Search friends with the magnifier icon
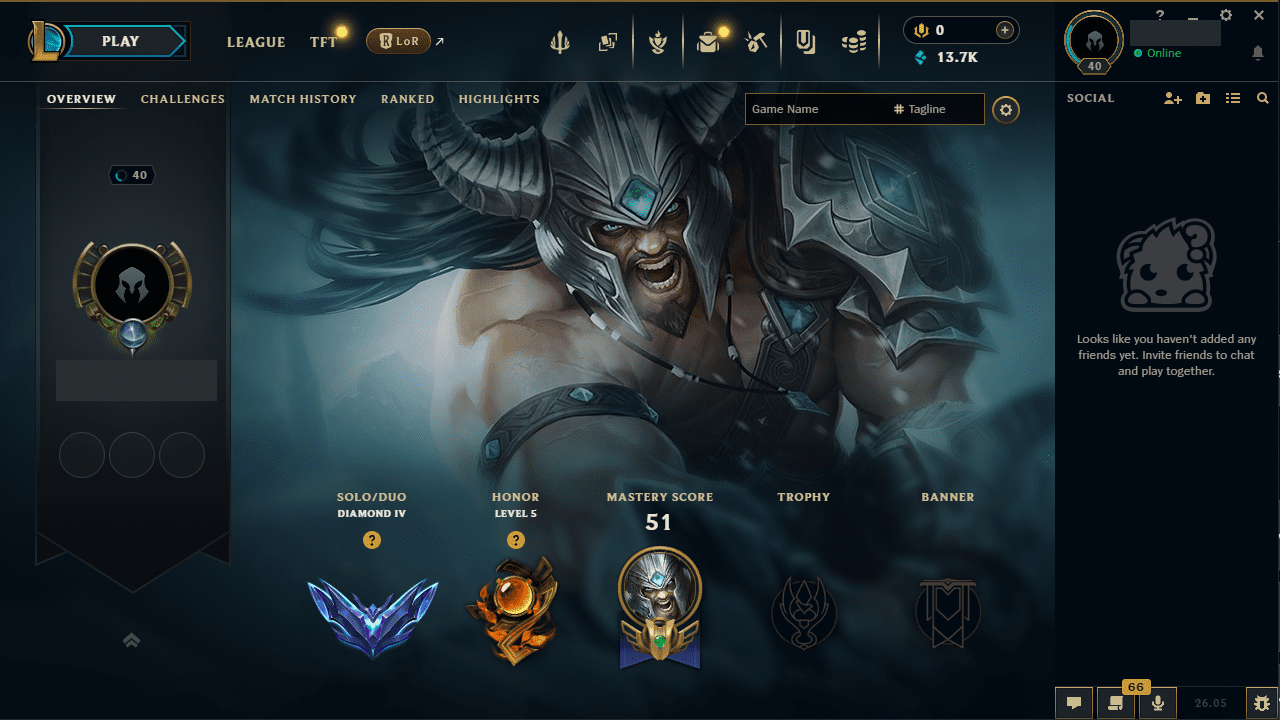The image size is (1280, 720). 1262,98
